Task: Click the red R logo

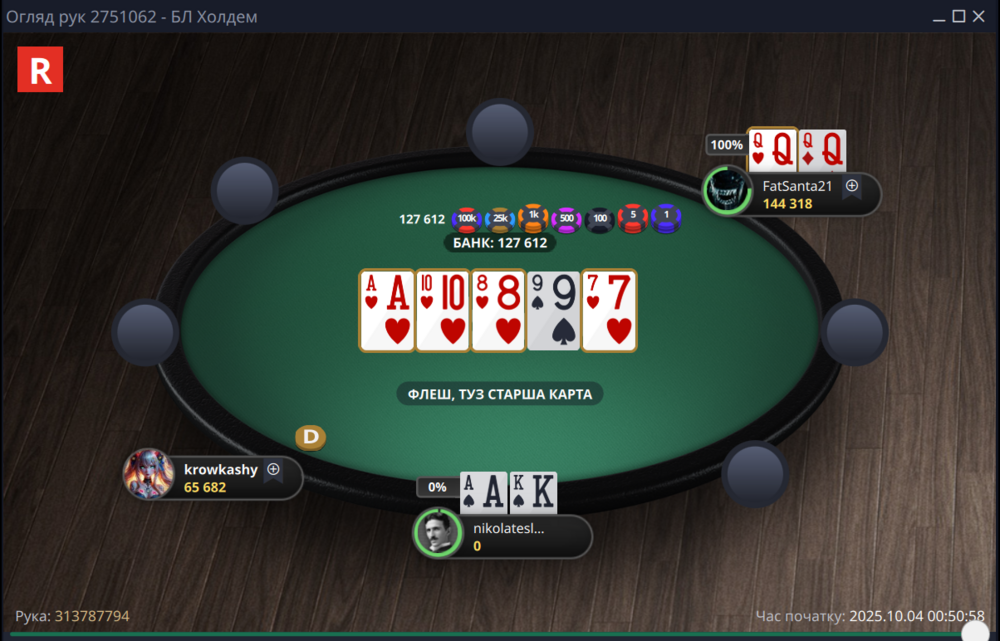Action: (40, 70)
